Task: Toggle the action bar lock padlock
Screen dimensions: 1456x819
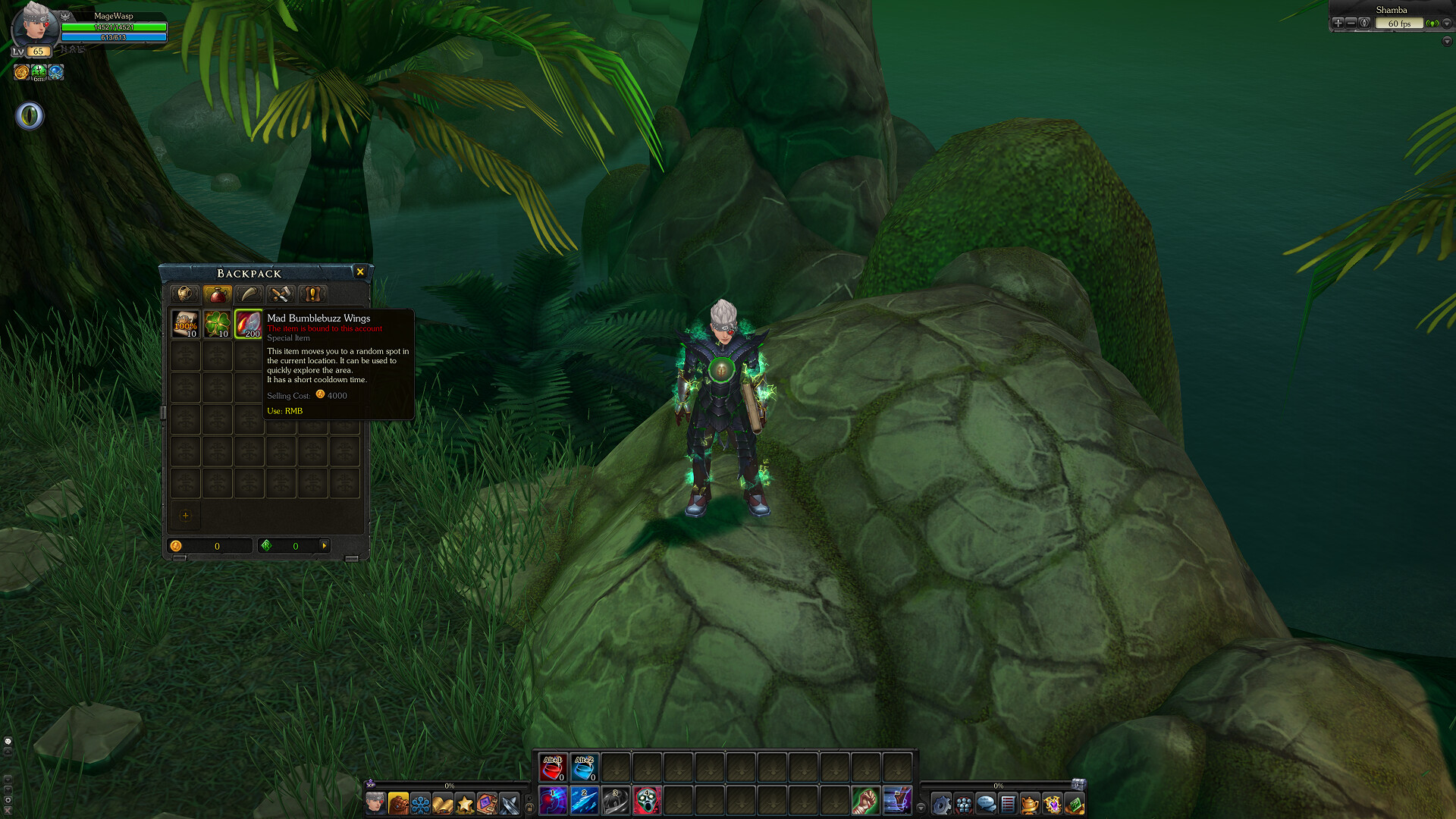Action: tap(530, 807)
